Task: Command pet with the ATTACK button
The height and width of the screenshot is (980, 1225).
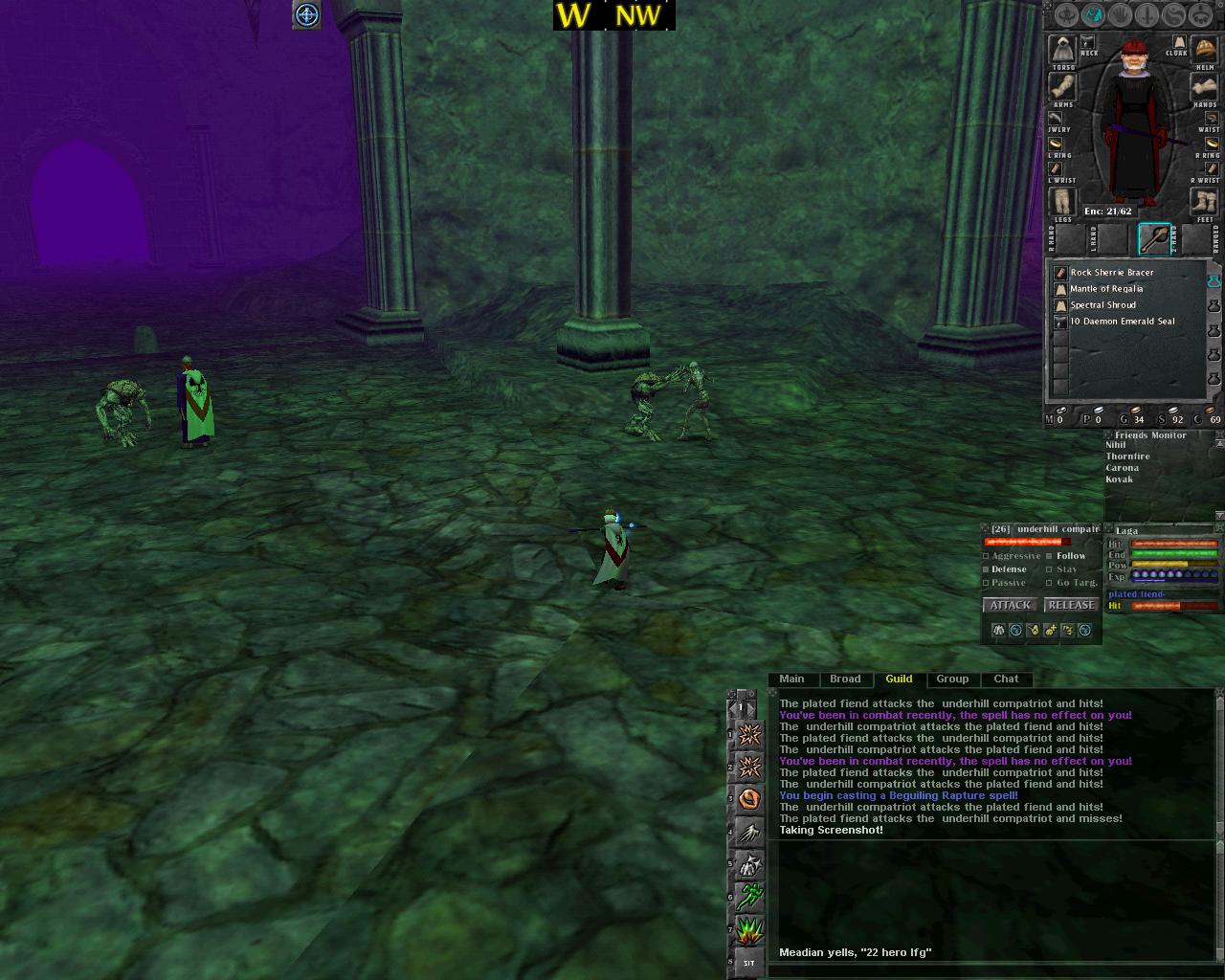Action: [x=1011, y=605]
